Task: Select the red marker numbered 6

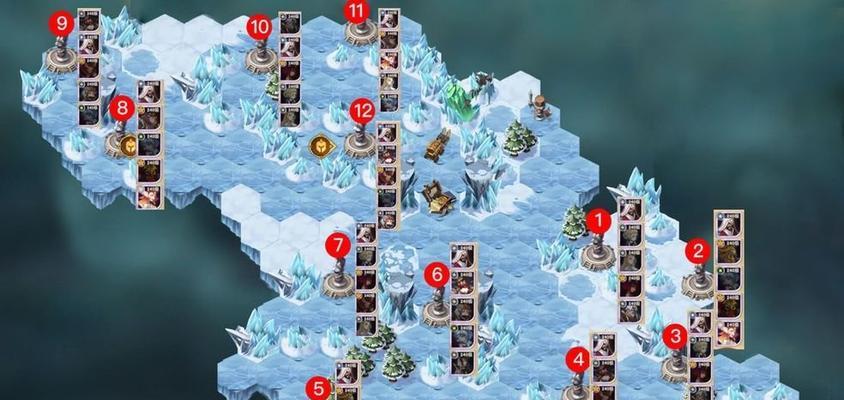Action: [435, 273]
